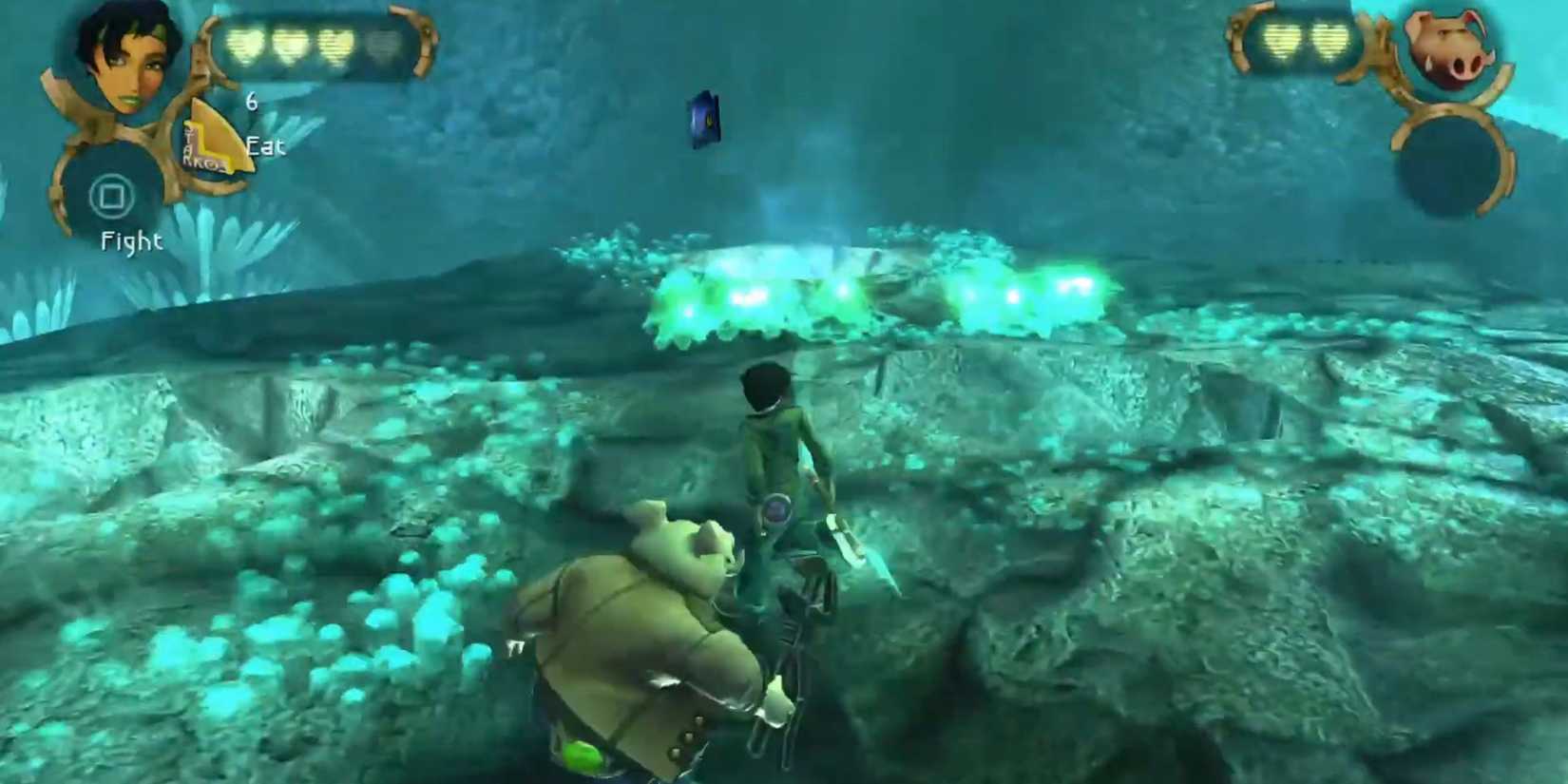The image size is (1568, 784).
Task: Select the Starkos food item icon
Action: point(214,138)
